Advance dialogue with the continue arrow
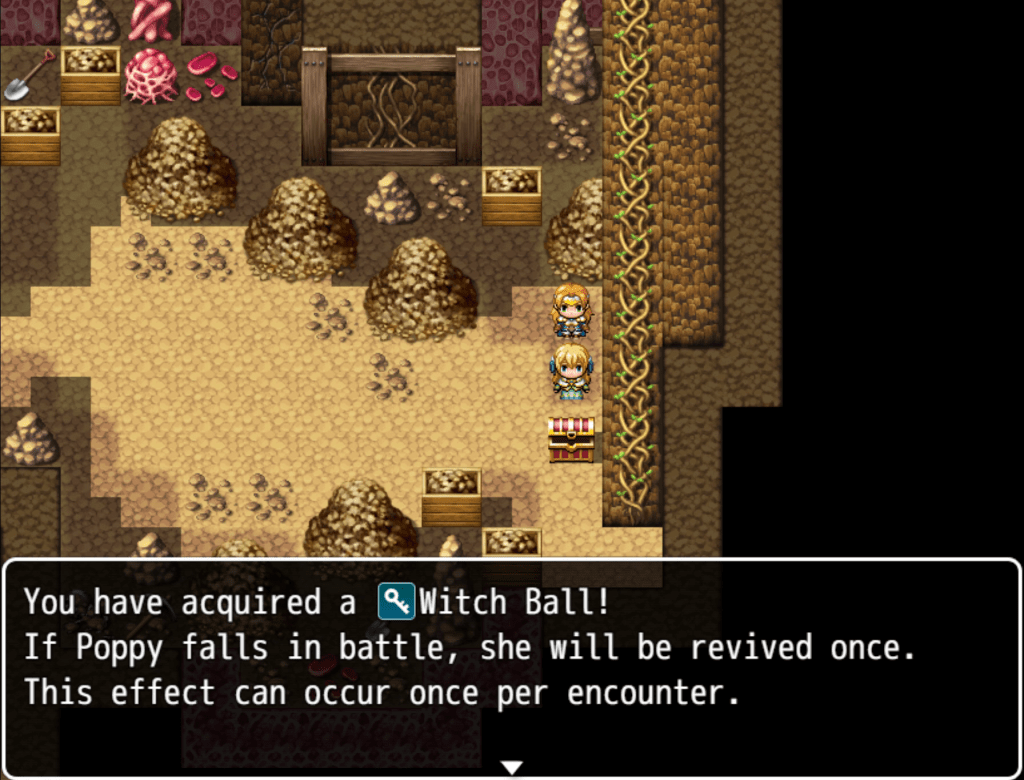 tap(511, 767)
